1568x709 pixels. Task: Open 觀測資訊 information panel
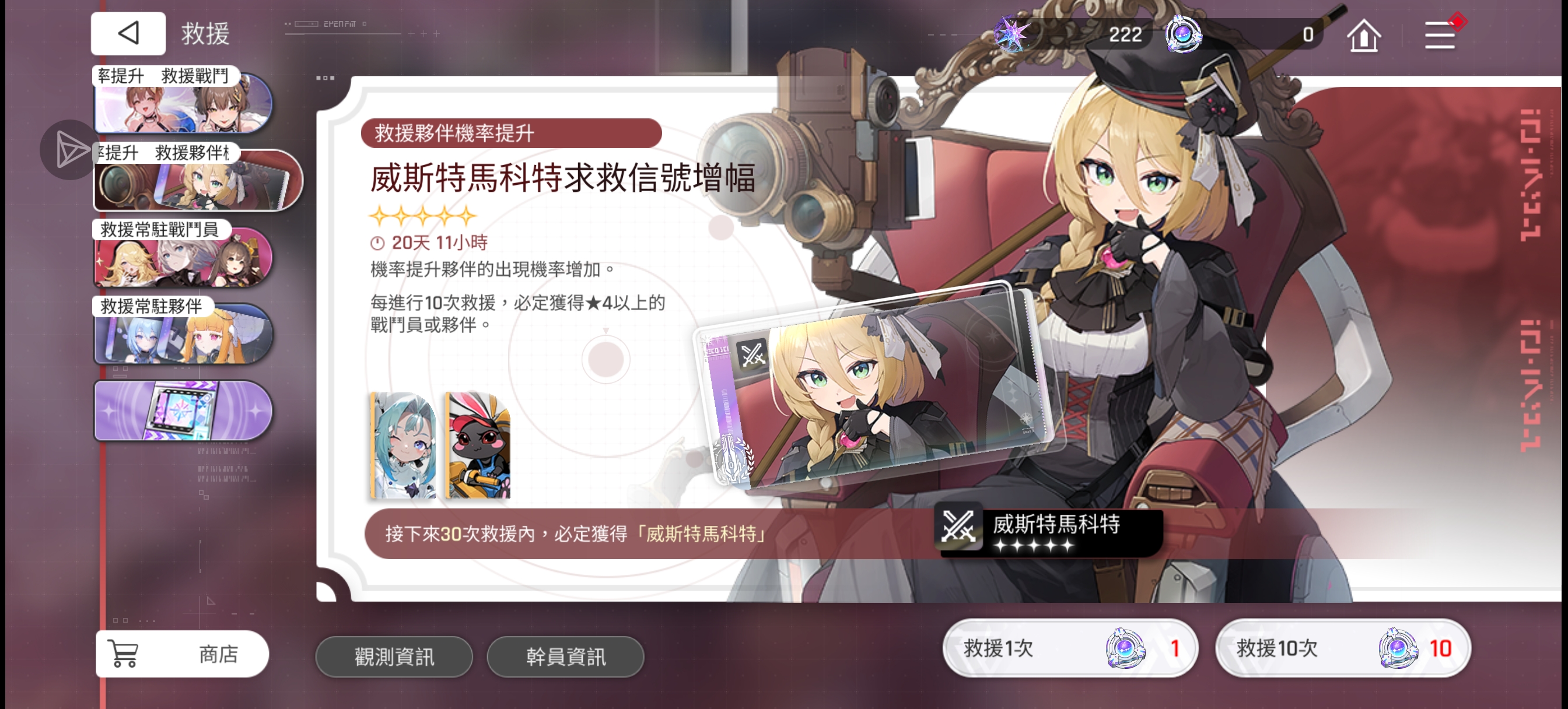pos(394,656)
